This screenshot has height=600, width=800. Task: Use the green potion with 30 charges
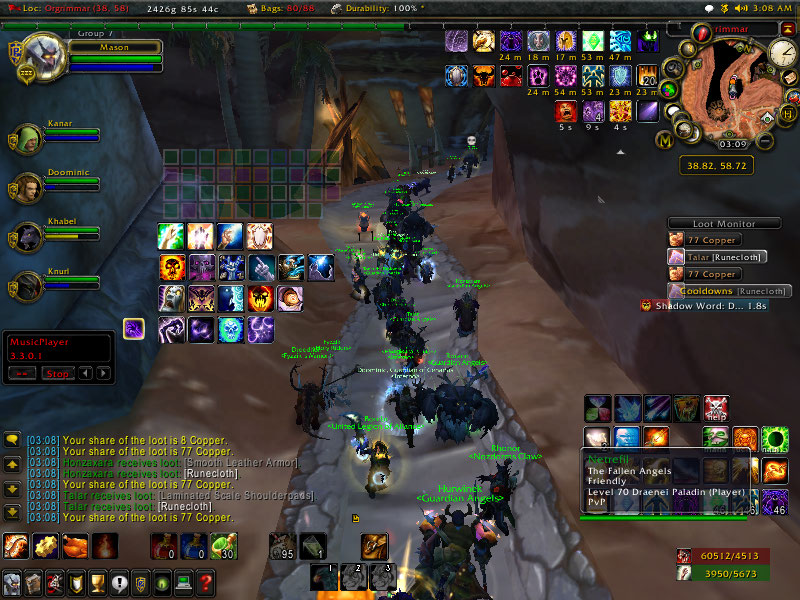pos(223,546)
